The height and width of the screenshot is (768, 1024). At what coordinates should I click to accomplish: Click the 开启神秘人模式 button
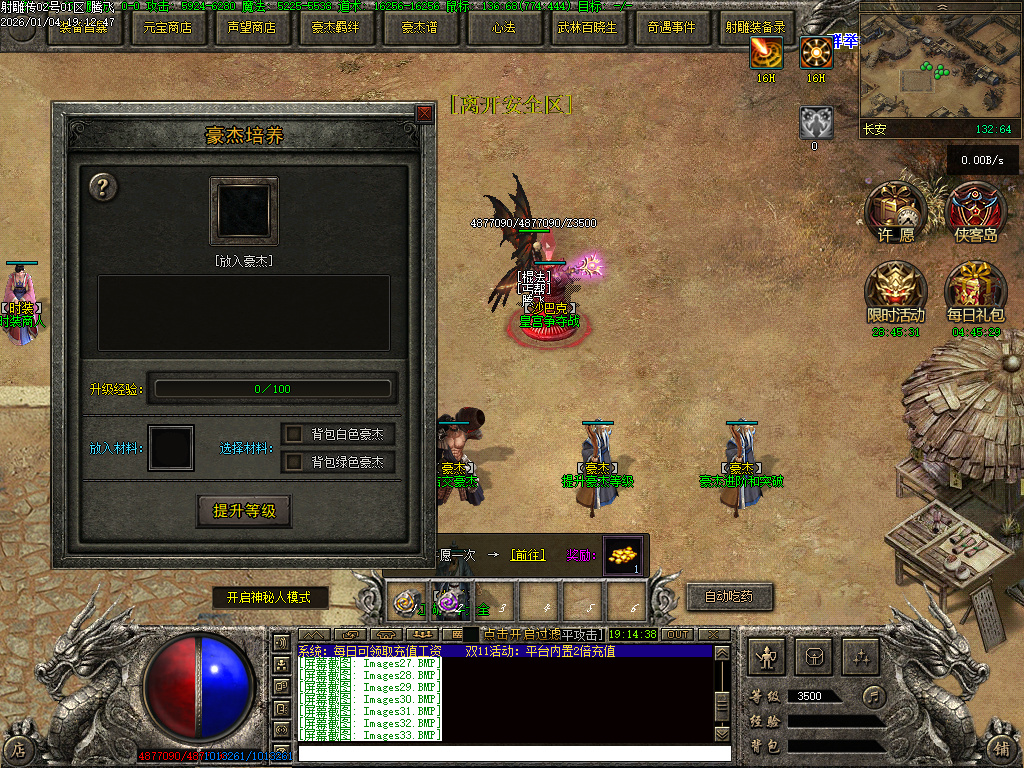(270, 597)
